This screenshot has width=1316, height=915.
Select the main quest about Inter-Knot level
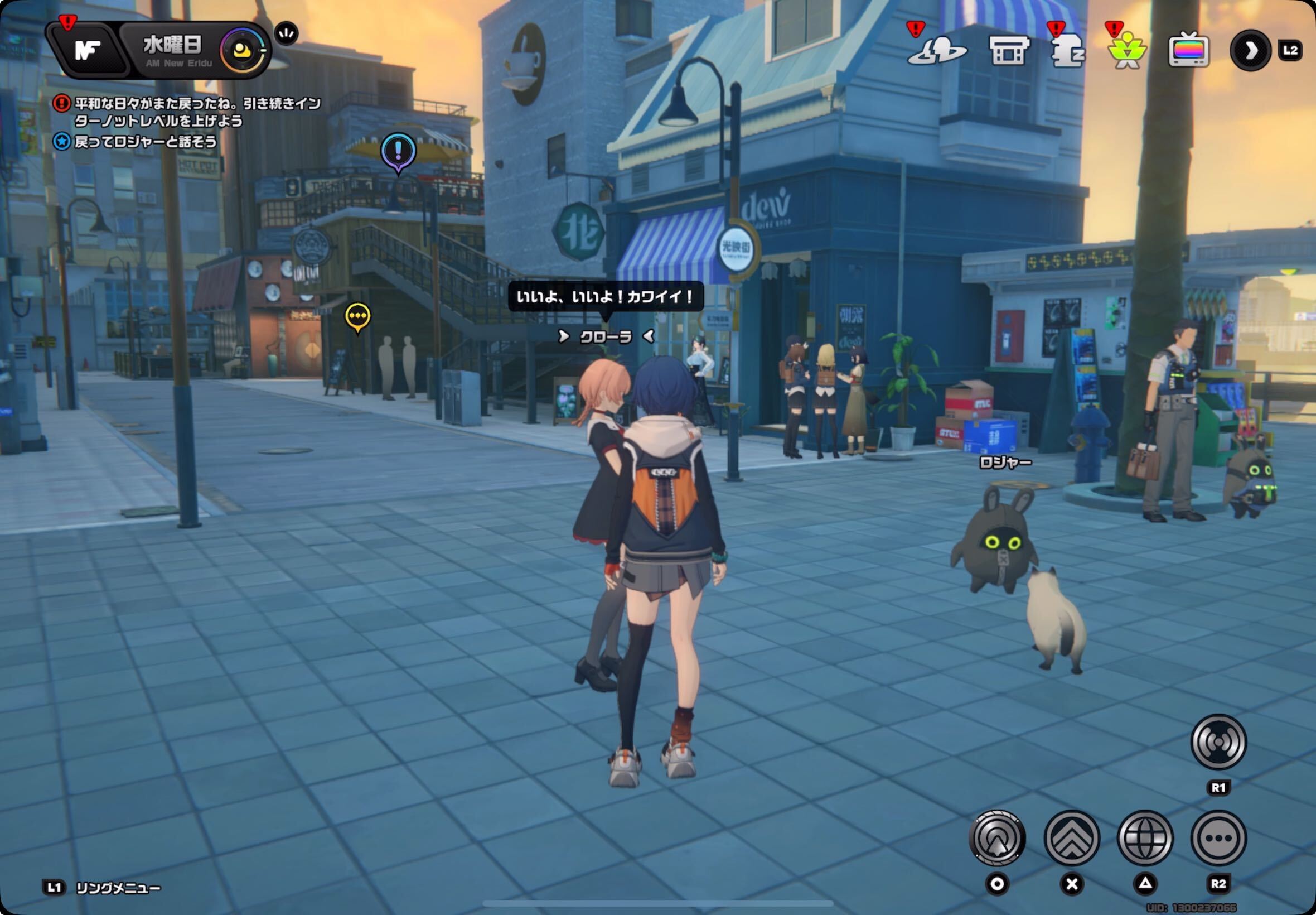coord(197,112)
